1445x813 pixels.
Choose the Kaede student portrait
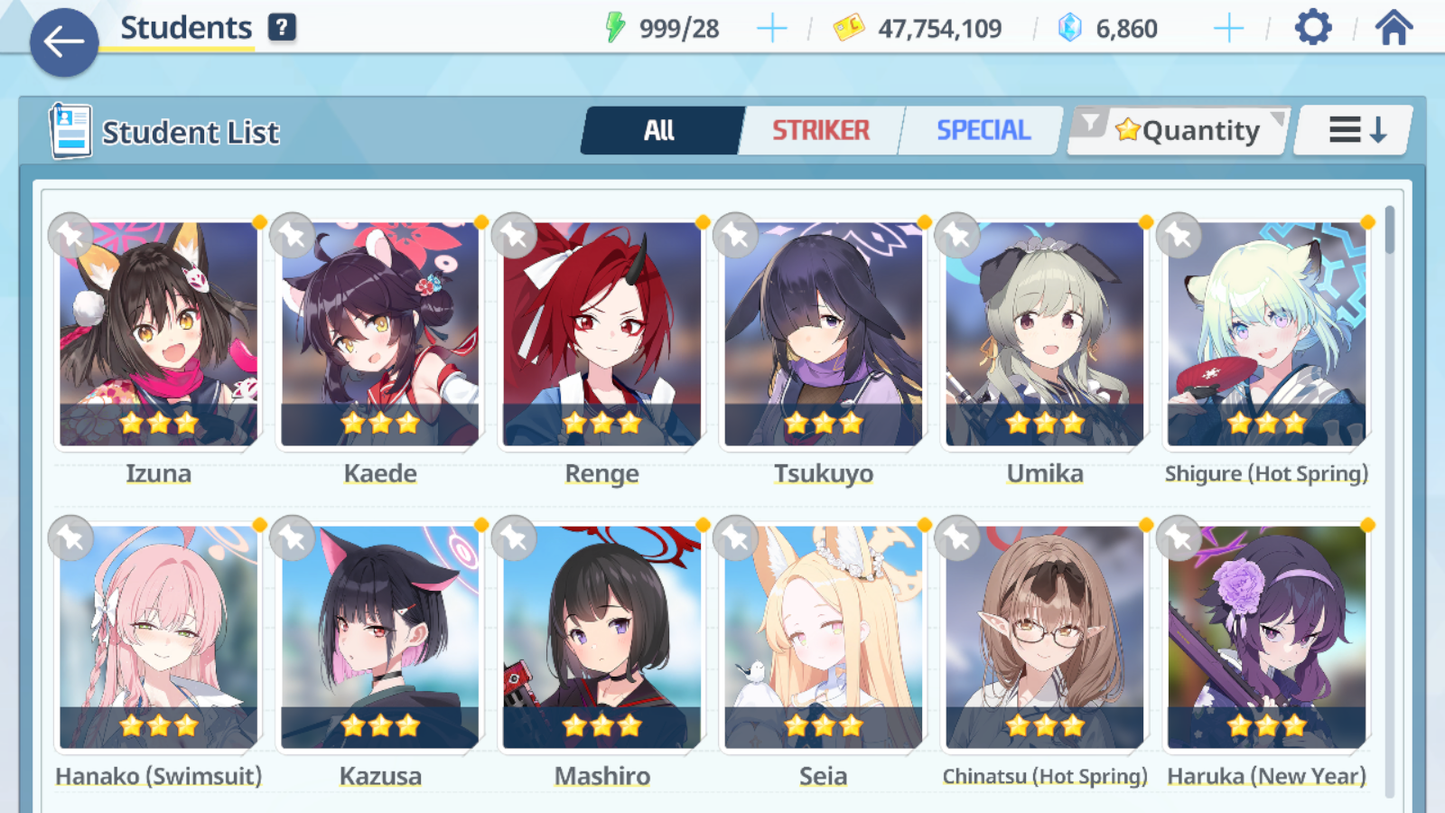pyautogui.click(x=380, y=335)
